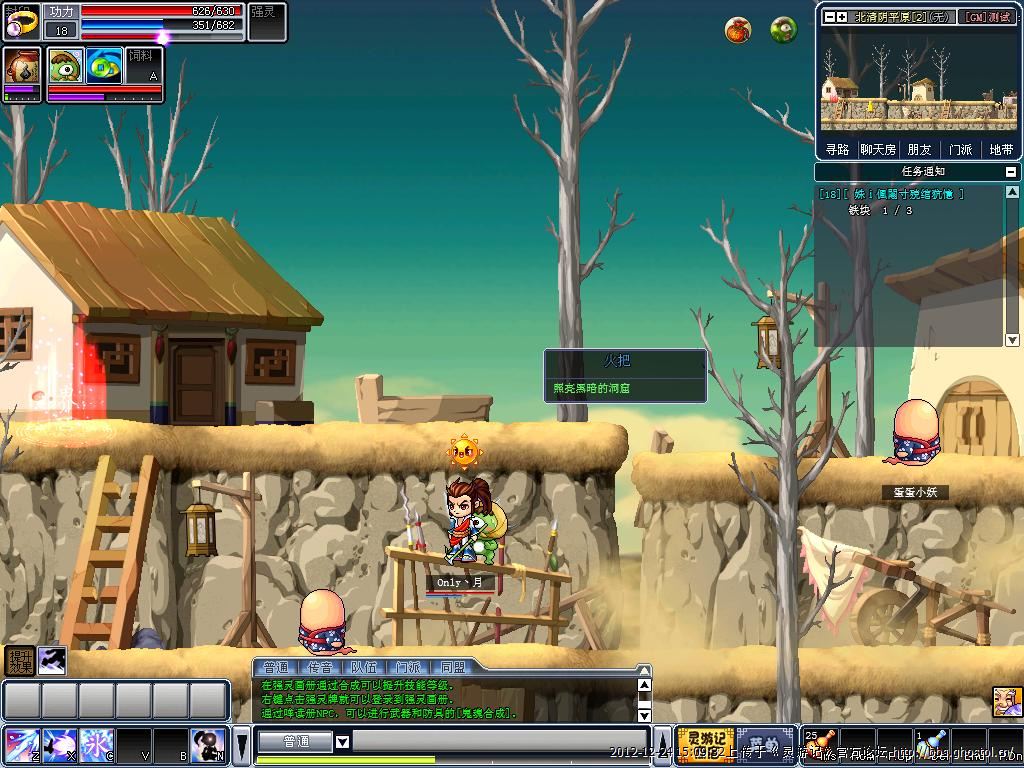Switch to the 普通 chat tab
Viewport: 1024px width, 768px height.
pos(275,667)
